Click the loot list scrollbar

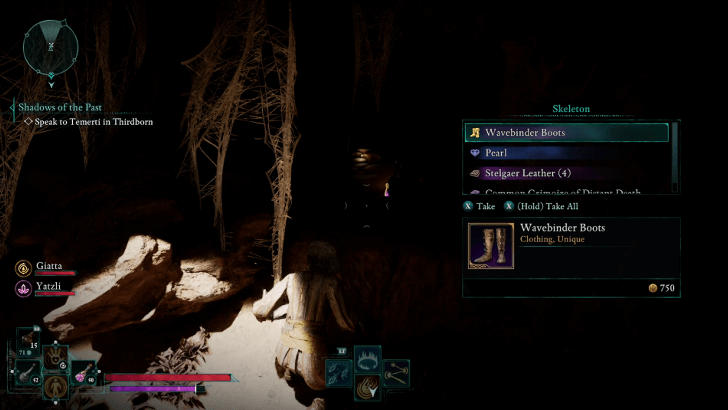click(676, 155)
